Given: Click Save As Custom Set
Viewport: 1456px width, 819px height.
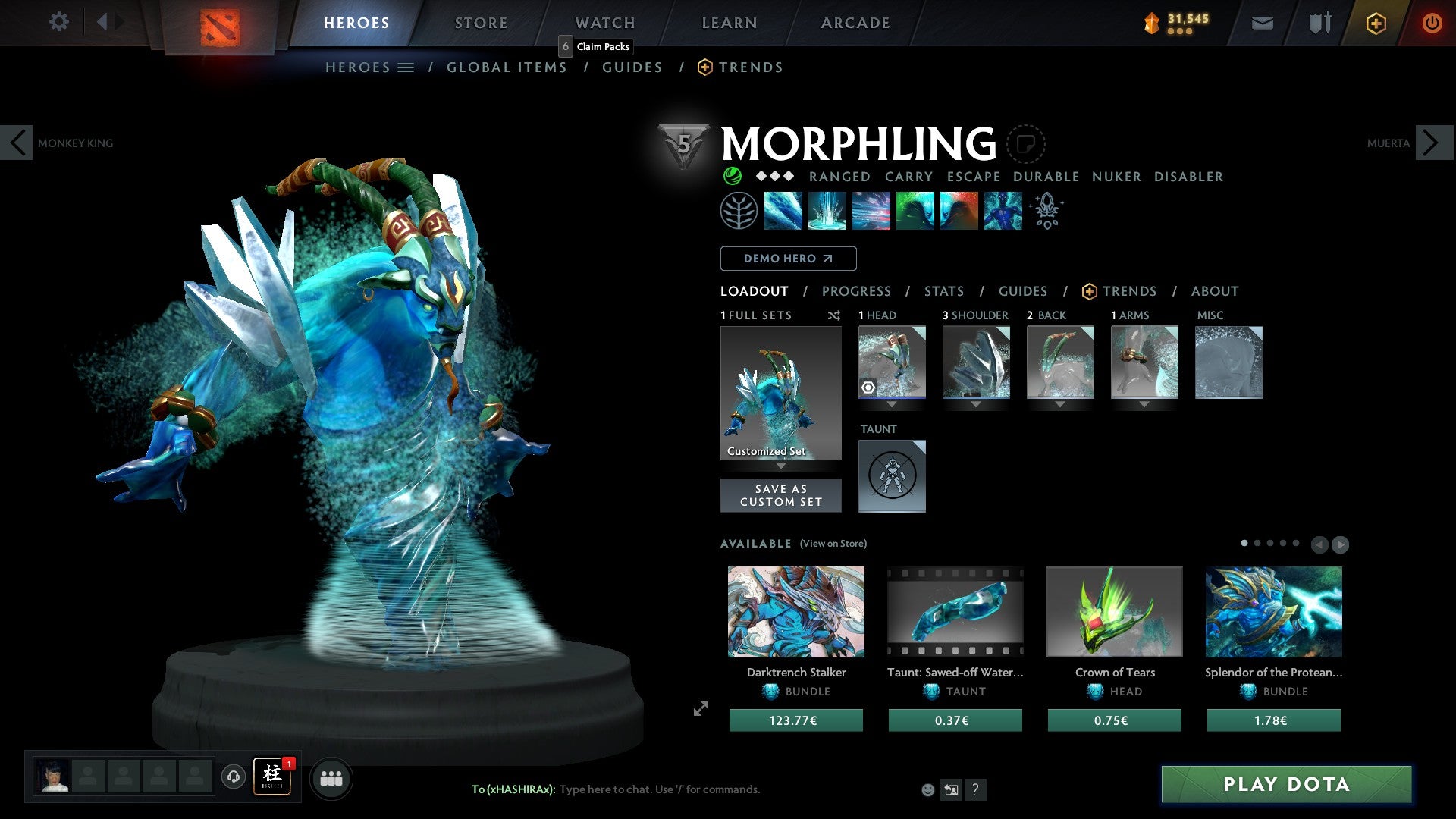Looking at the screenshot, I should [x=780, y=495].
